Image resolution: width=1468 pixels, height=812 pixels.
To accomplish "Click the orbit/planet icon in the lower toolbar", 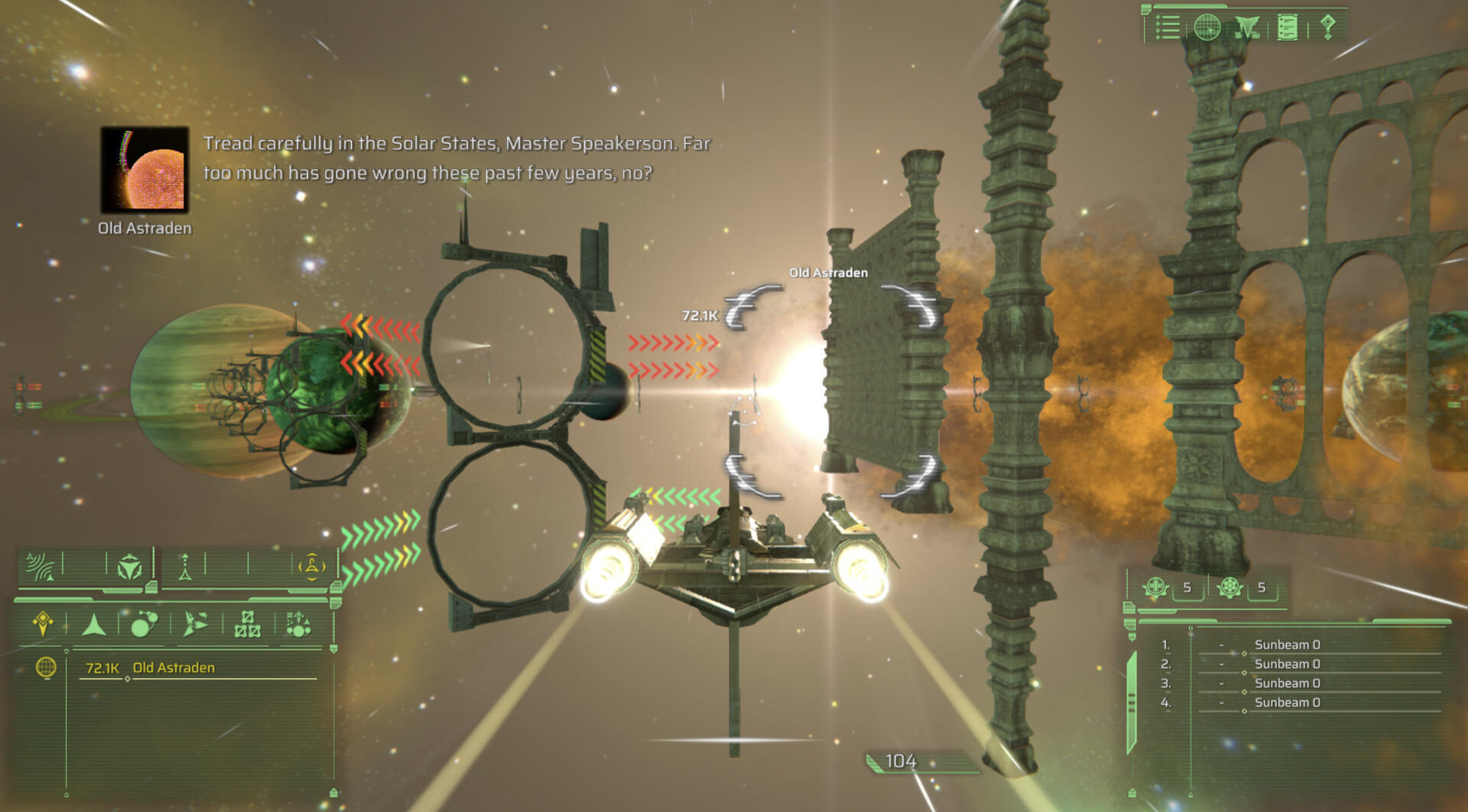I will click(x=145, y=625).
